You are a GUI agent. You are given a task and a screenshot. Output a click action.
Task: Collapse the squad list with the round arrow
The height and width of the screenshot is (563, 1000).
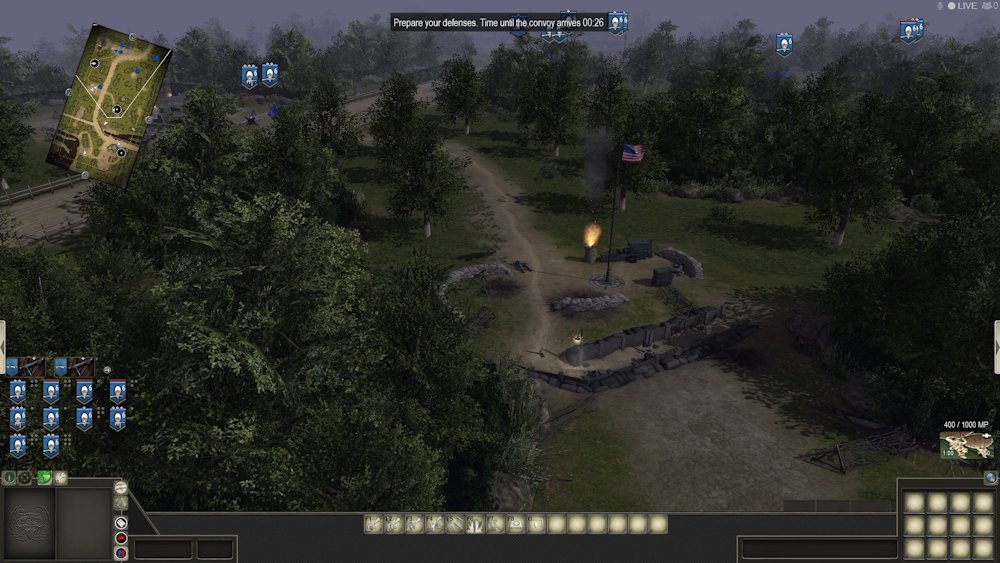pos(108,369)
